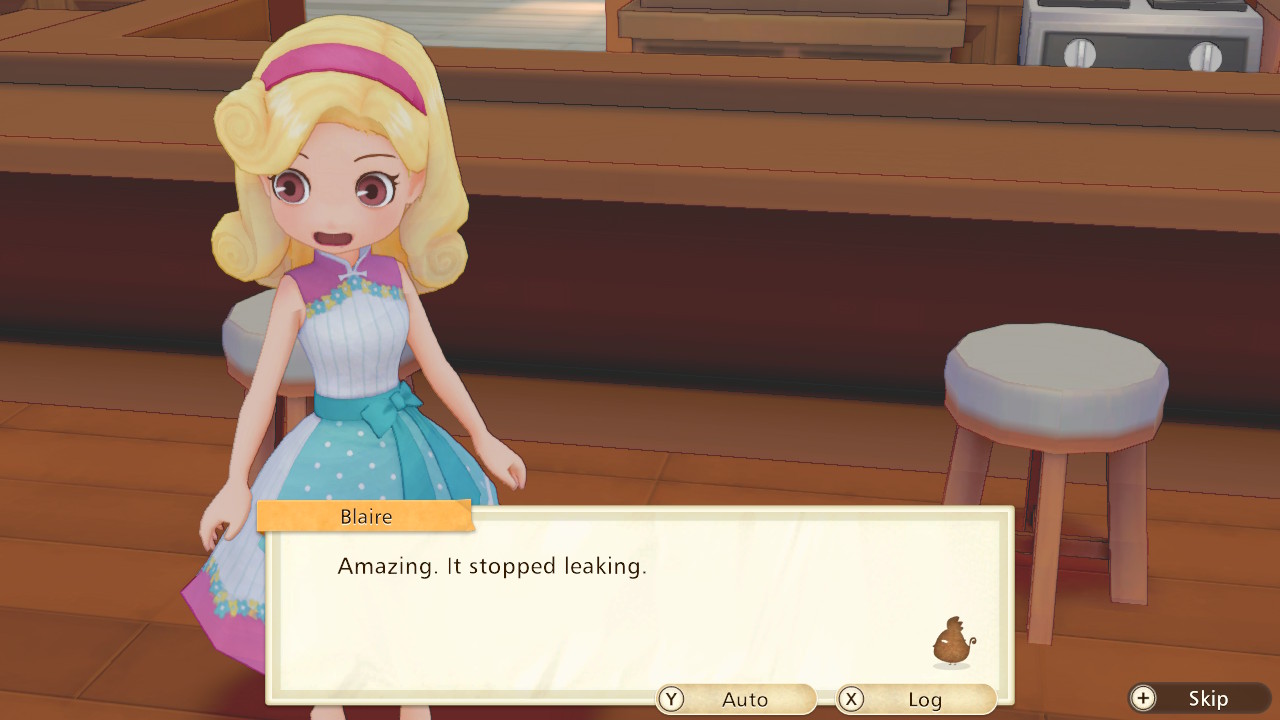Skip the cutscene
Image resolution: width=1280 pixels, height=720 pixels.
coord(1198,699)
